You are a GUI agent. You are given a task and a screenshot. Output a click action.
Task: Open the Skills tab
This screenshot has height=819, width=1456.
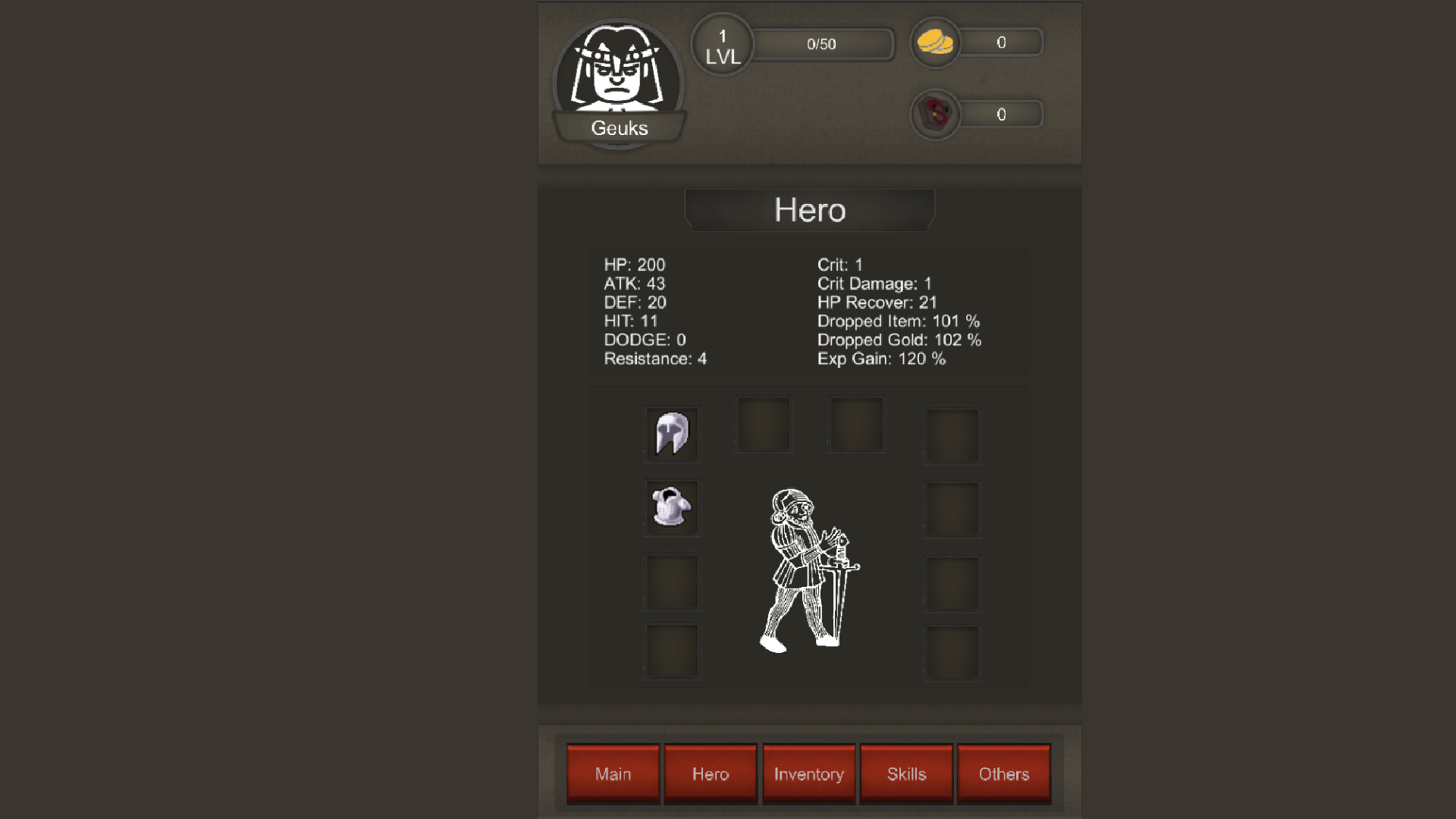tap(906, 774)
